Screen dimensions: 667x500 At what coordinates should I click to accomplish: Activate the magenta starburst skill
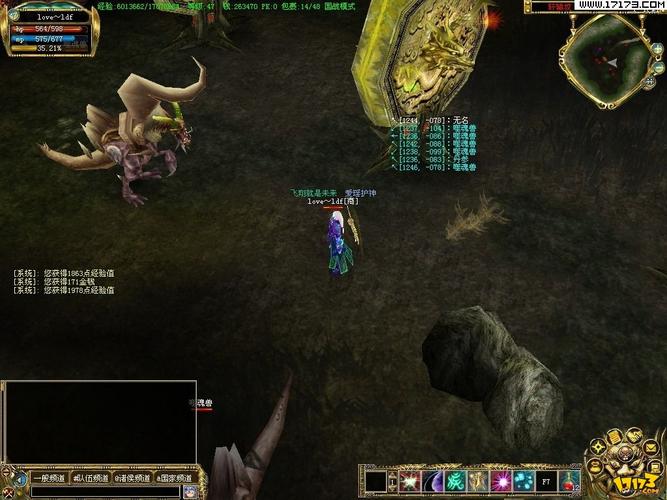point(501,481)
